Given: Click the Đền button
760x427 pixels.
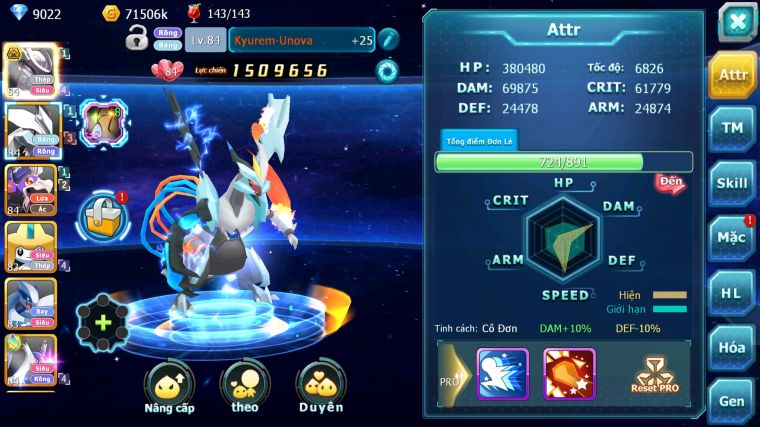Looking at the screenshot, I should point(670,183).
